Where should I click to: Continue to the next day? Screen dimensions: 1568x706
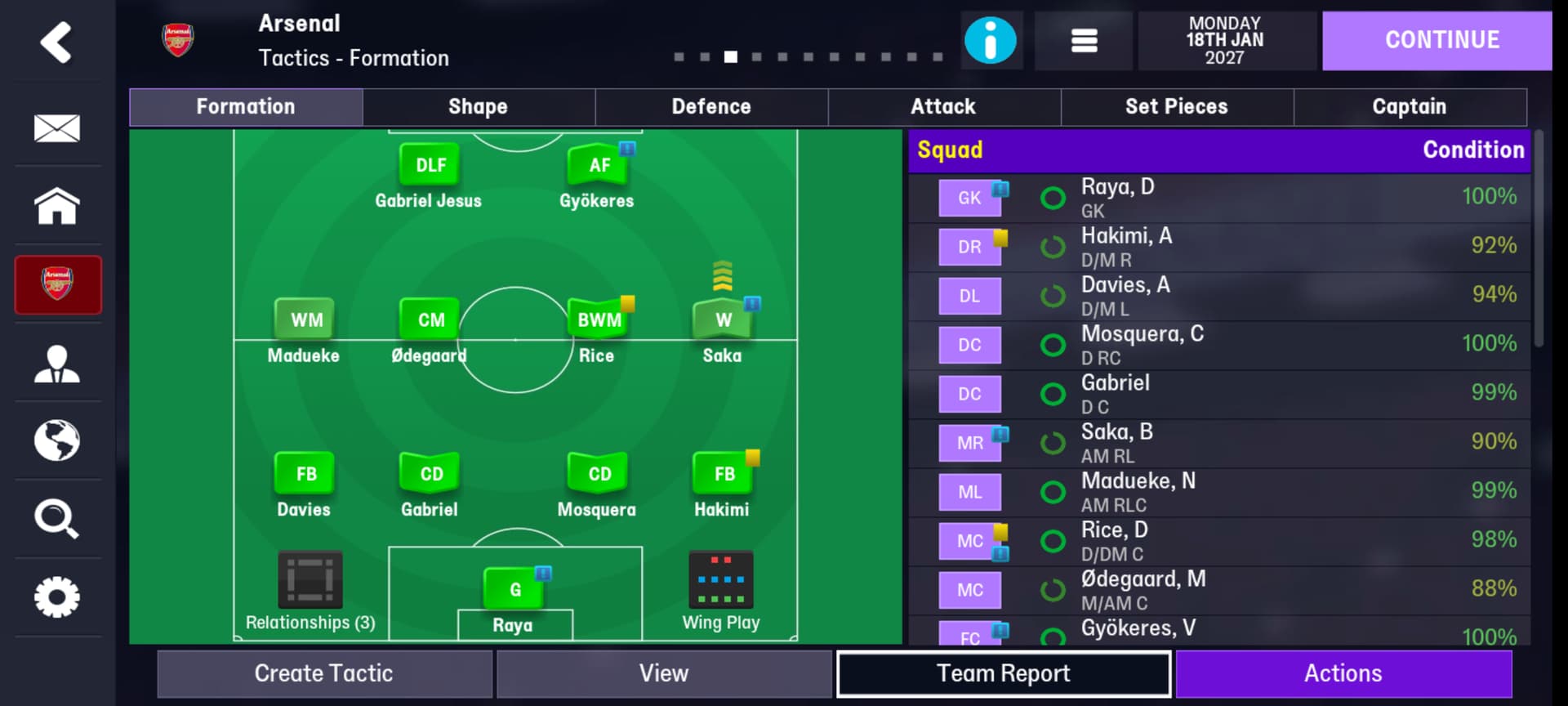click(x=1441, y=40)
